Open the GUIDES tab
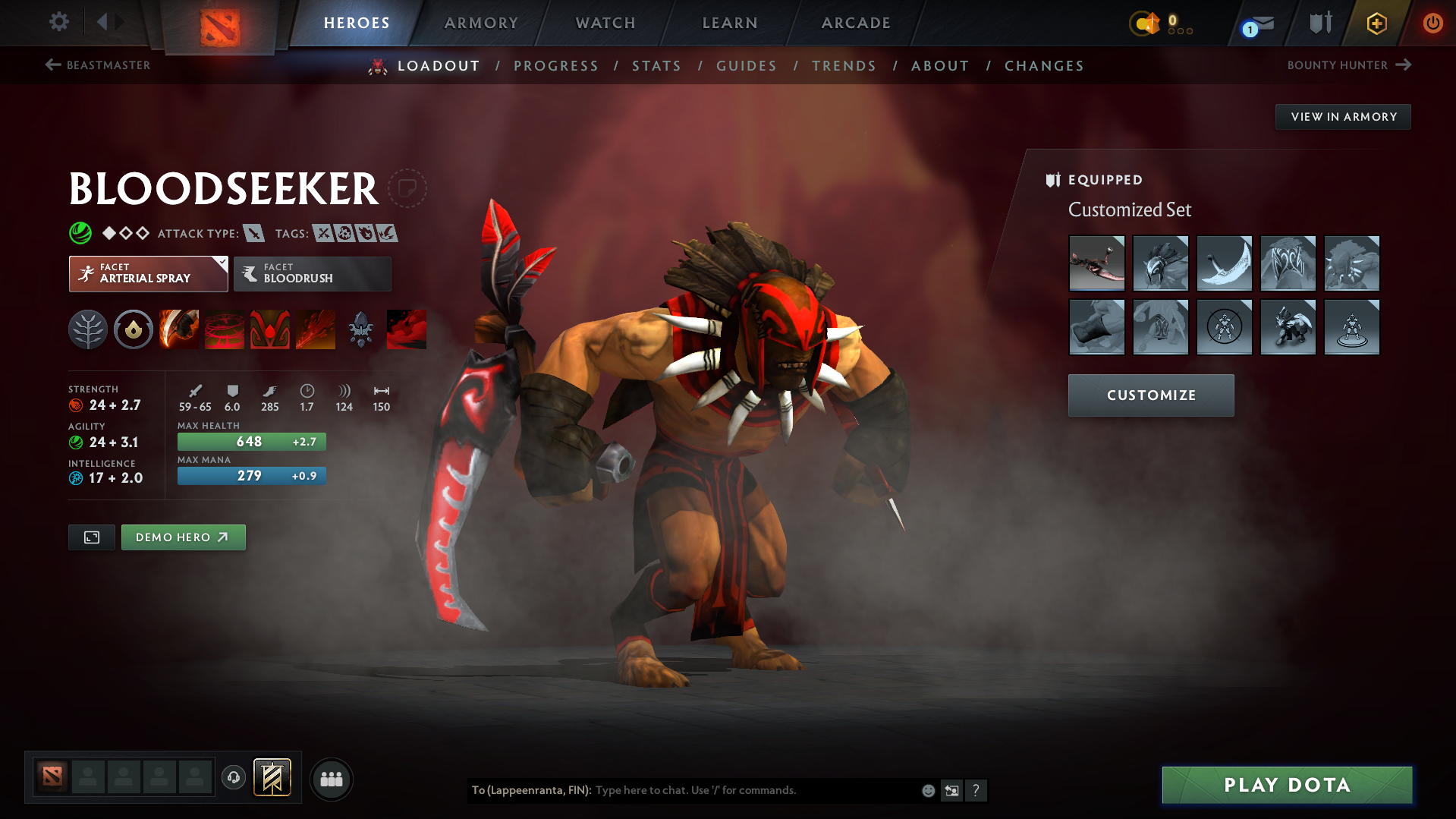This screenshot has height=819, width=1456. point(747,66)
